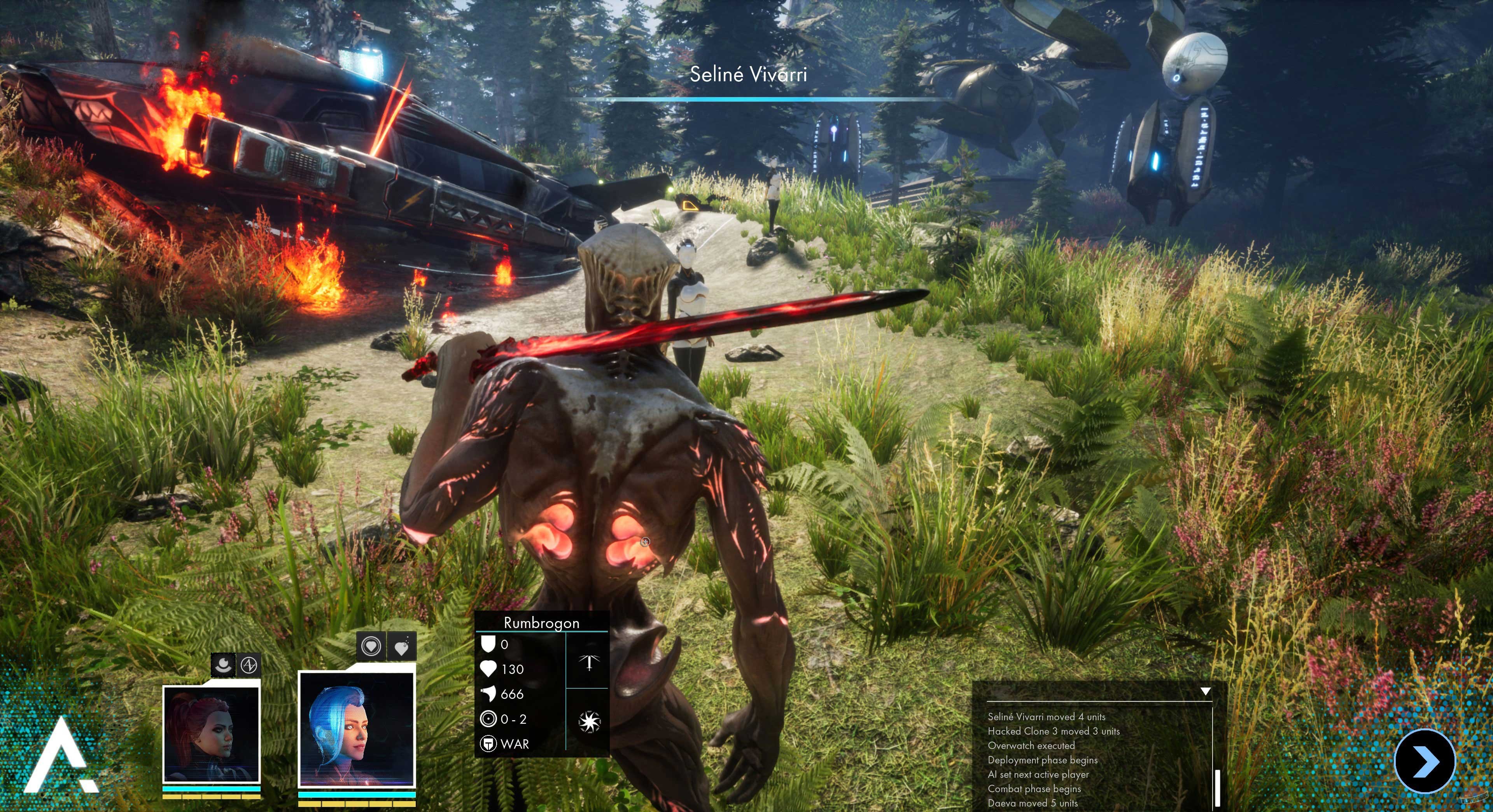The width and height of the screenshot is (1493, 812).
Task: Use the circled heart ability
Action: tap(371, 646)
